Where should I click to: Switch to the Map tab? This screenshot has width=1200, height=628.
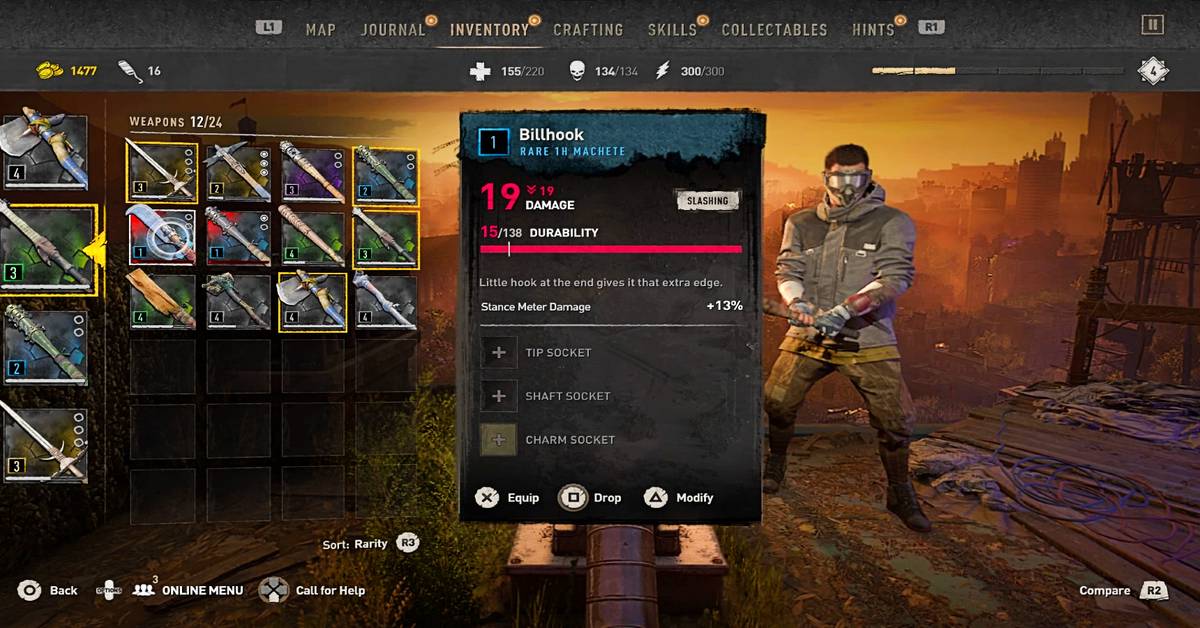coord(320,29)
